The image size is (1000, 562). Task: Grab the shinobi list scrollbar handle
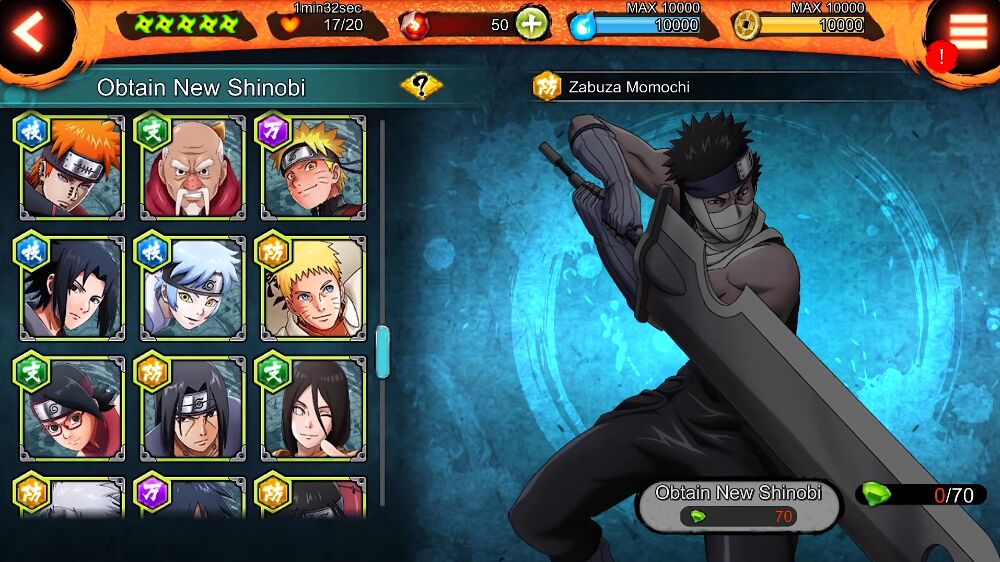(382, 351)
